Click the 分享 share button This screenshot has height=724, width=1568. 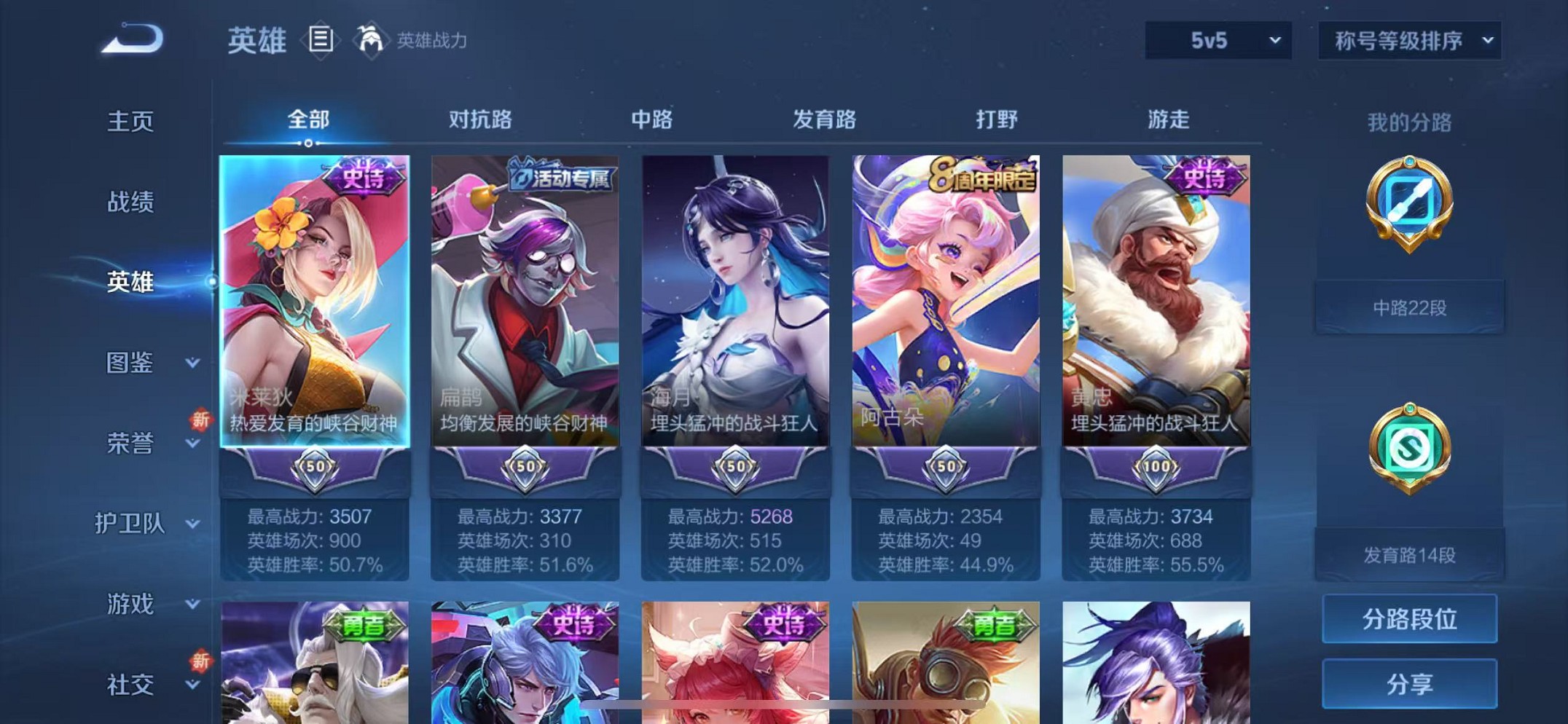pyautogui.click(x=1409, y=685)
